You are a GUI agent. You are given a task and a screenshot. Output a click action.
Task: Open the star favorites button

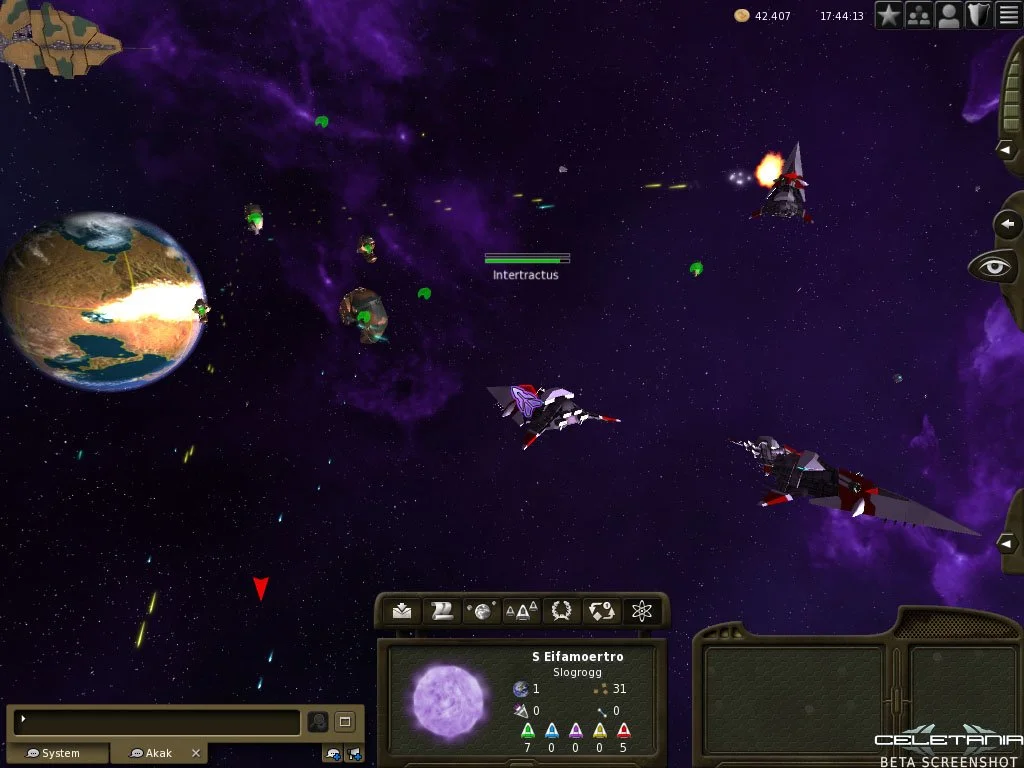tap(889, 15)
